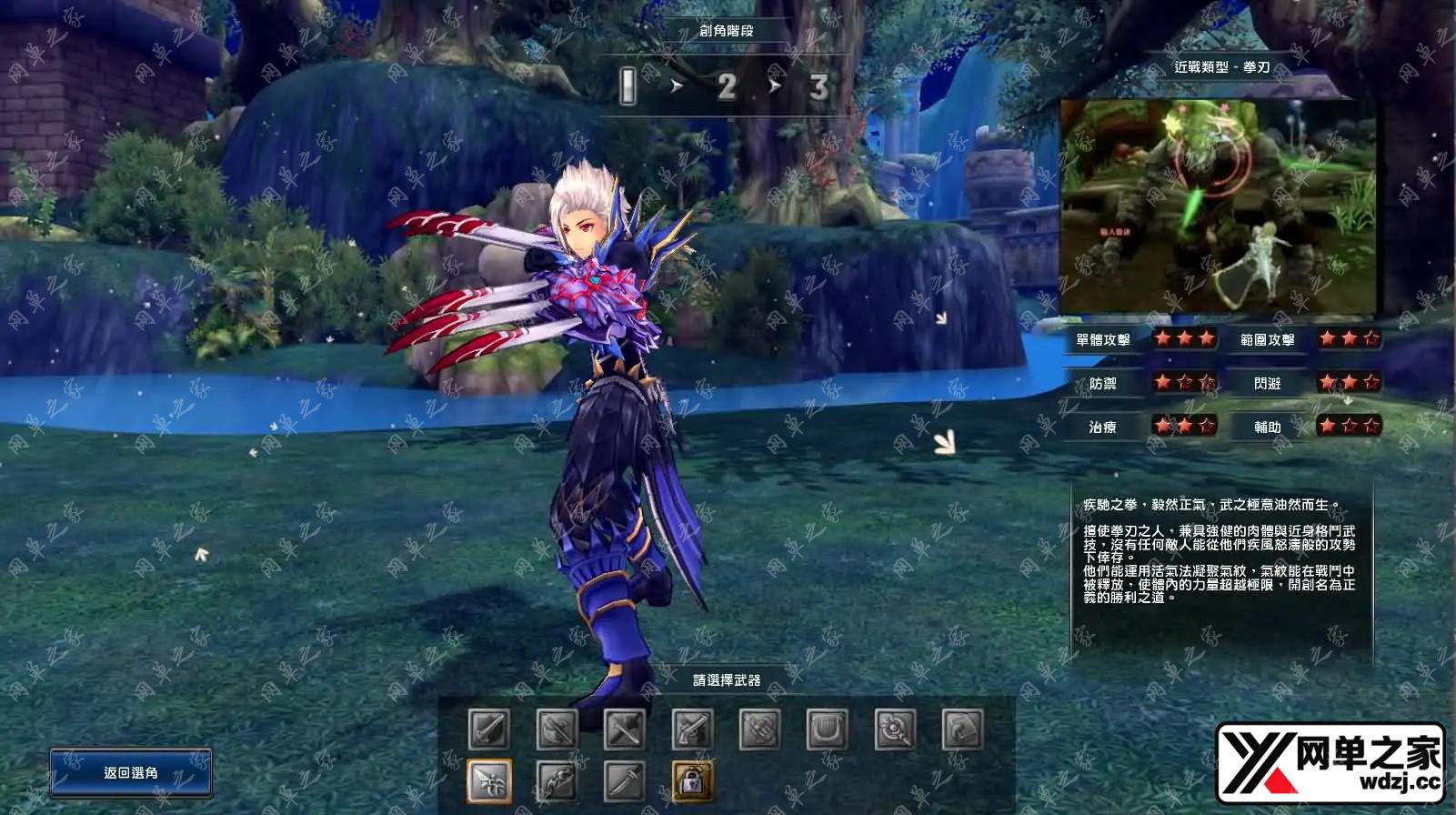
Task: Select the highlighted katar fist-blade icon
Action: 488,780
